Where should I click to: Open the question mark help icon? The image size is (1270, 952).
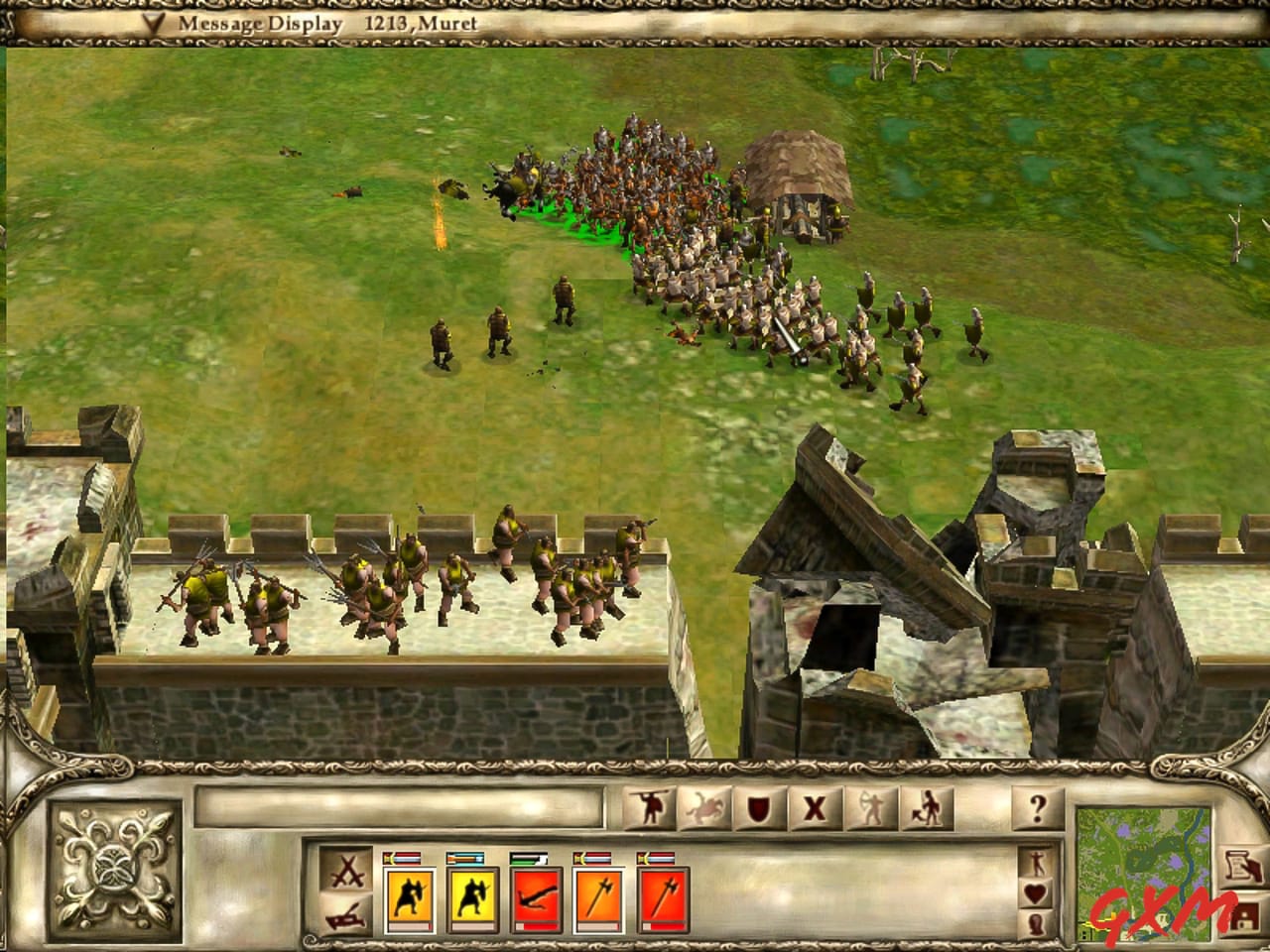(x=1036, y=807)
